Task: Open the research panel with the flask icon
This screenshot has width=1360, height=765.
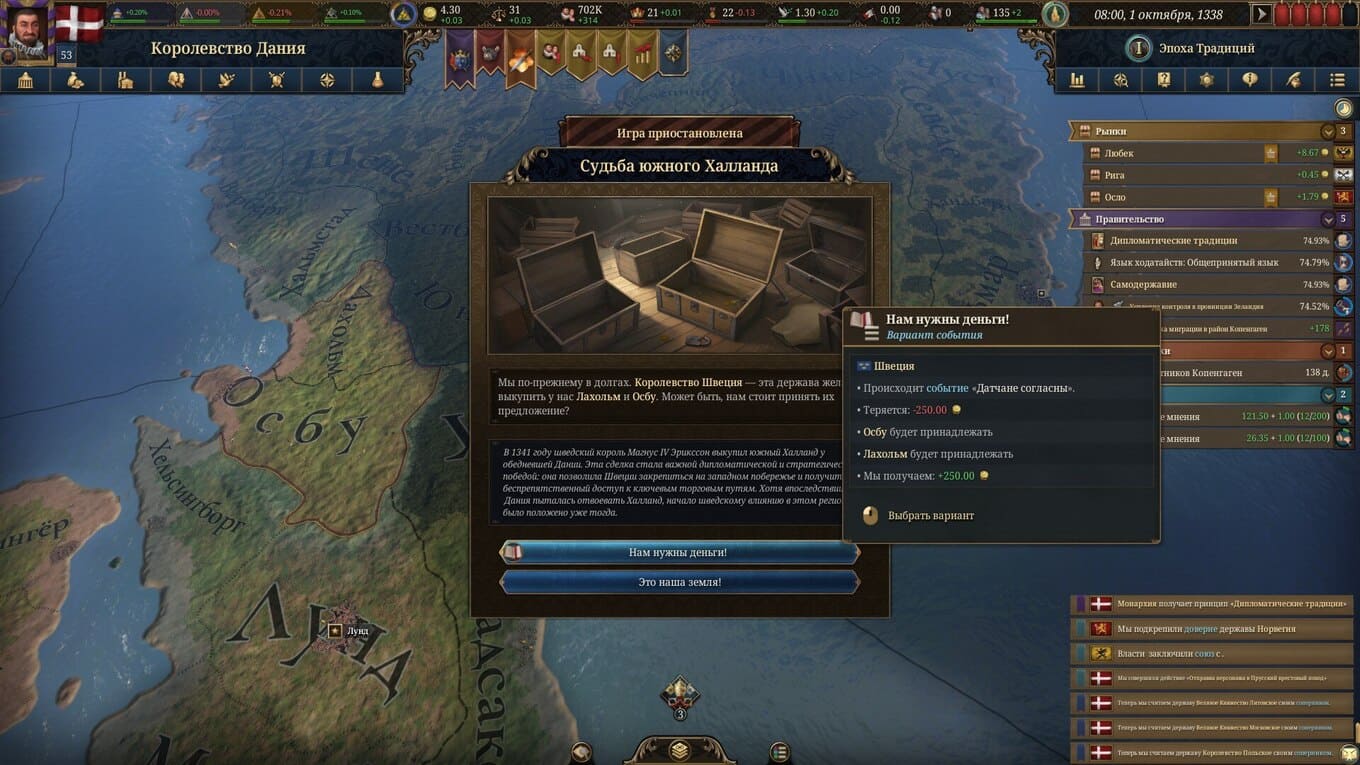Action: [377, 81]
